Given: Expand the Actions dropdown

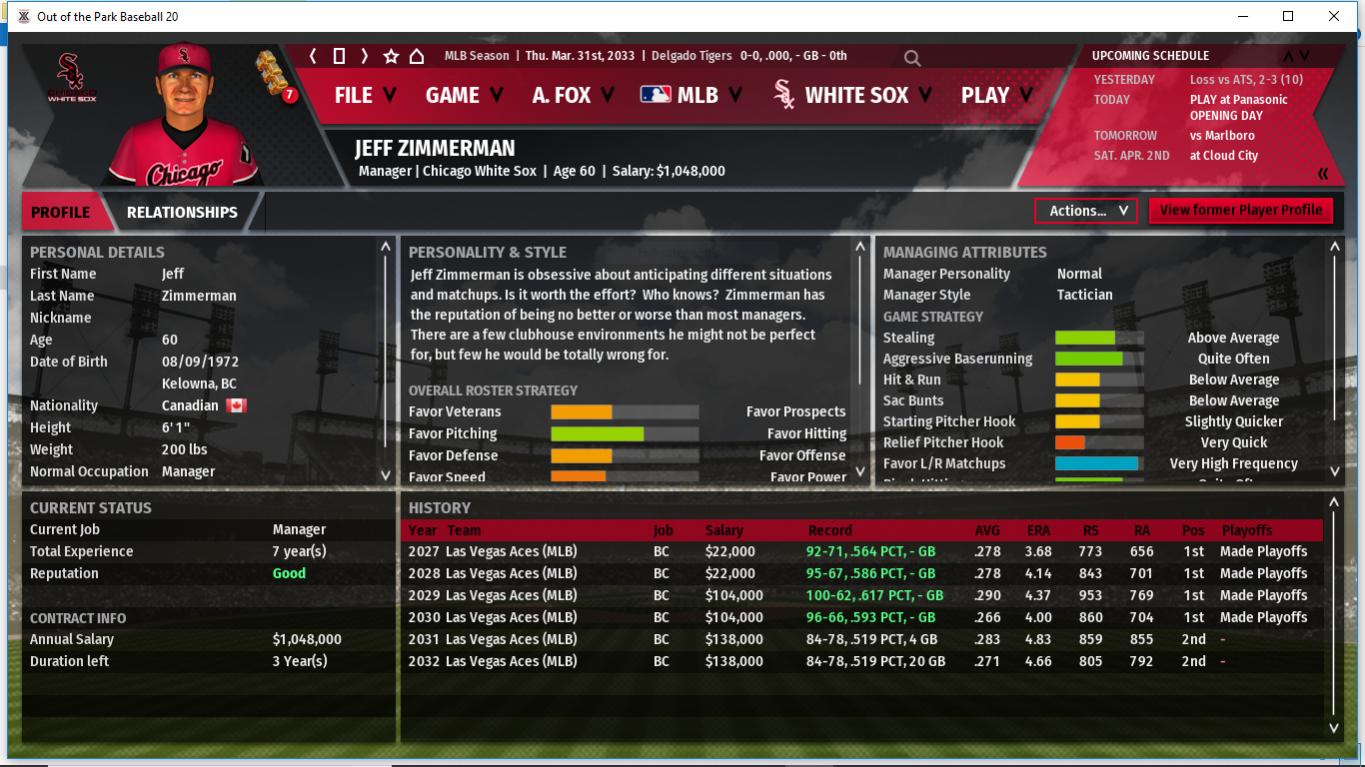Looking at the screenshot, I should click(1086, 211).
